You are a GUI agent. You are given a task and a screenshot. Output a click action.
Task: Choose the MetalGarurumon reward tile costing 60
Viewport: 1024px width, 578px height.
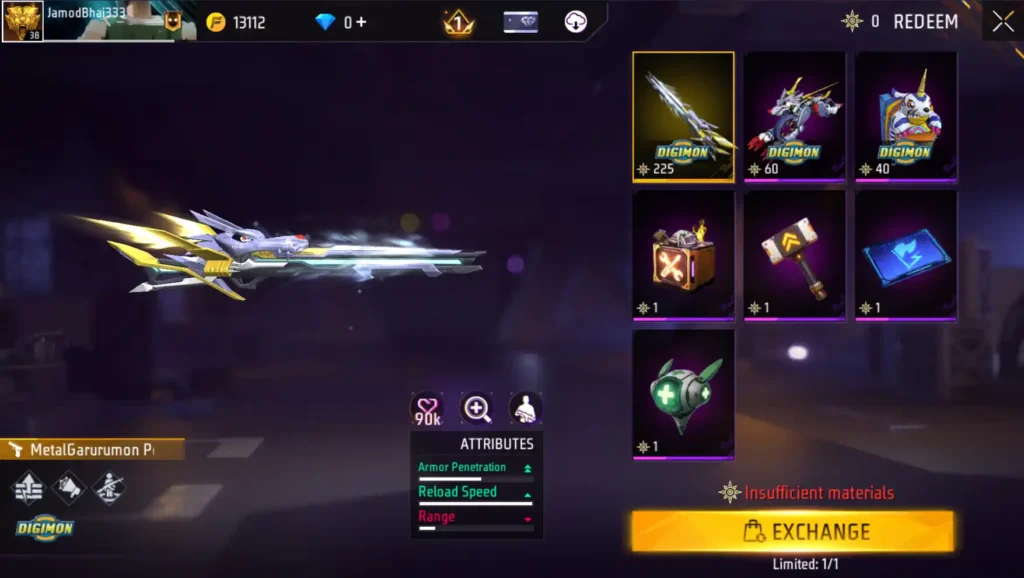[794, 117]
